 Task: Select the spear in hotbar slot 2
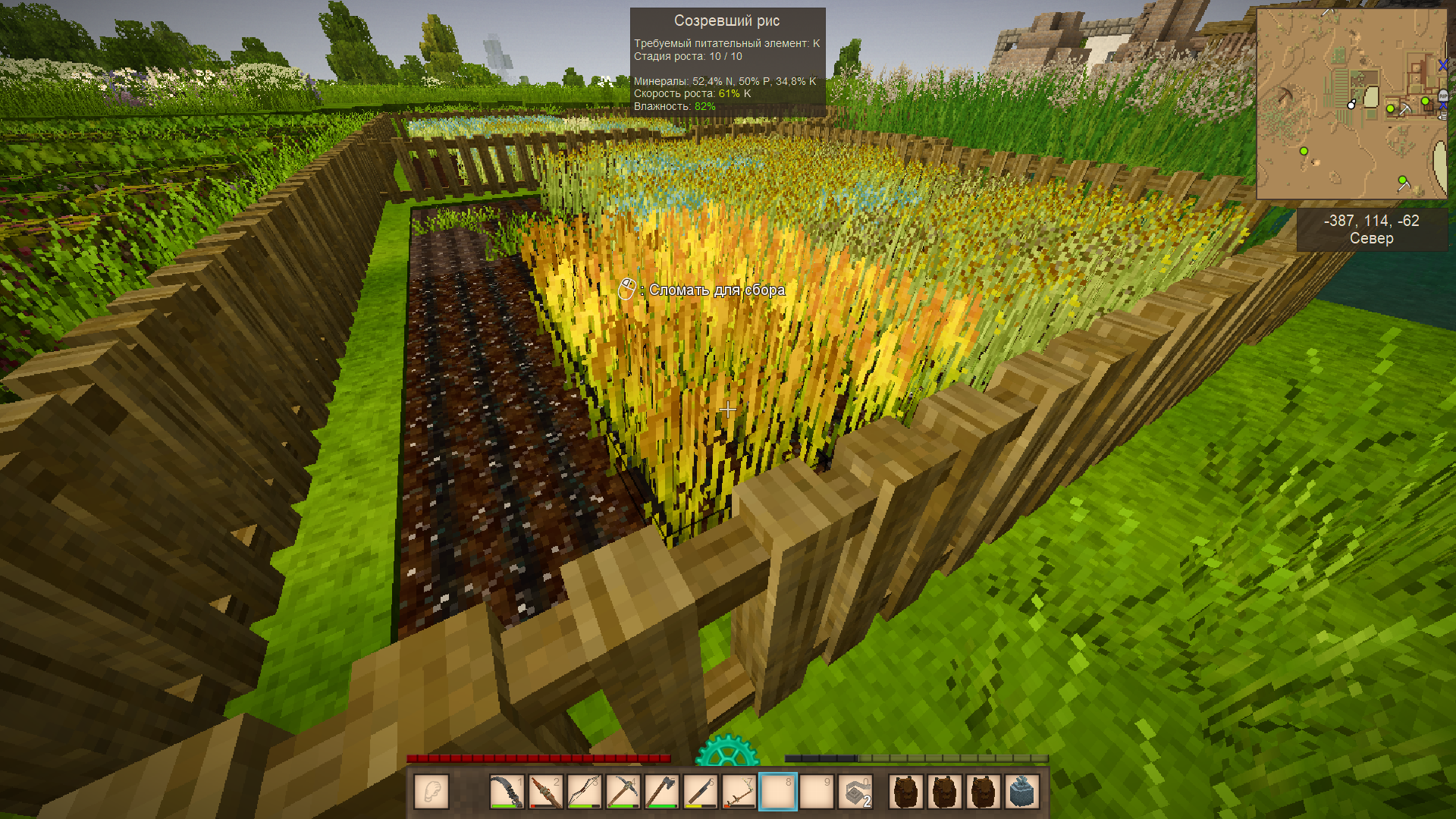click(x=545, y=792)
